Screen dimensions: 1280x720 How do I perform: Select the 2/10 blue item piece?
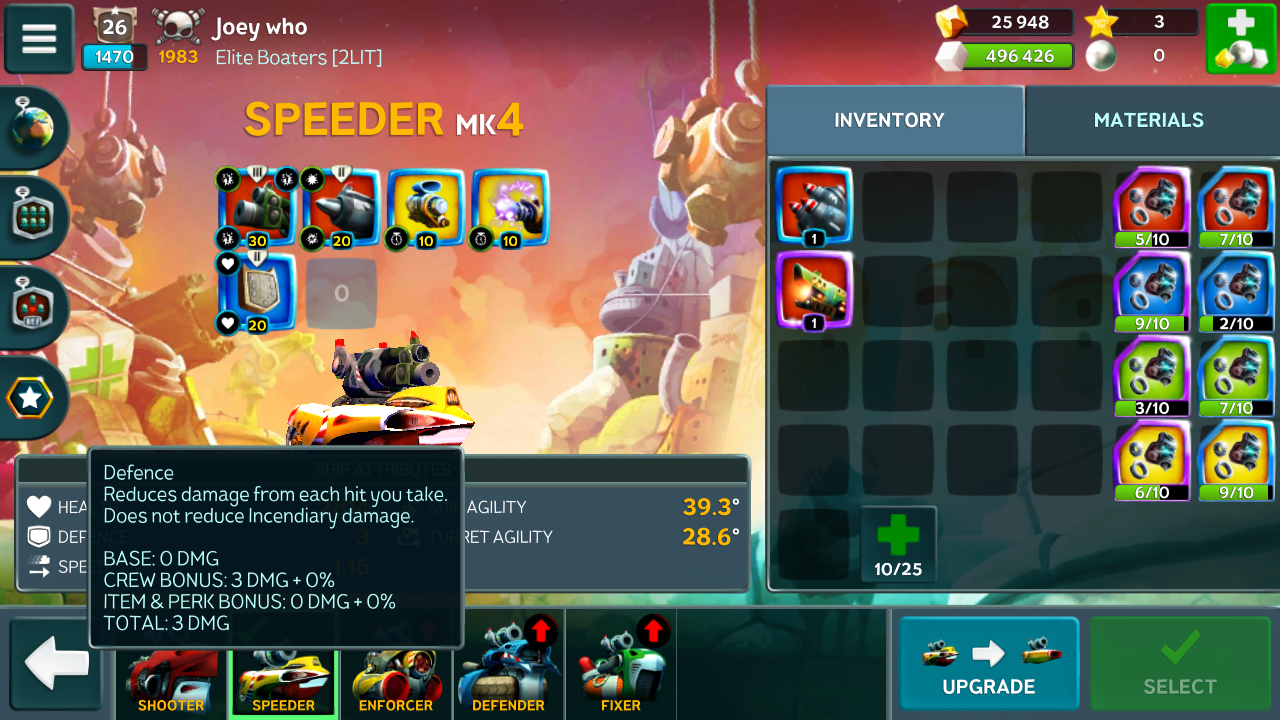pos(1237,292)
